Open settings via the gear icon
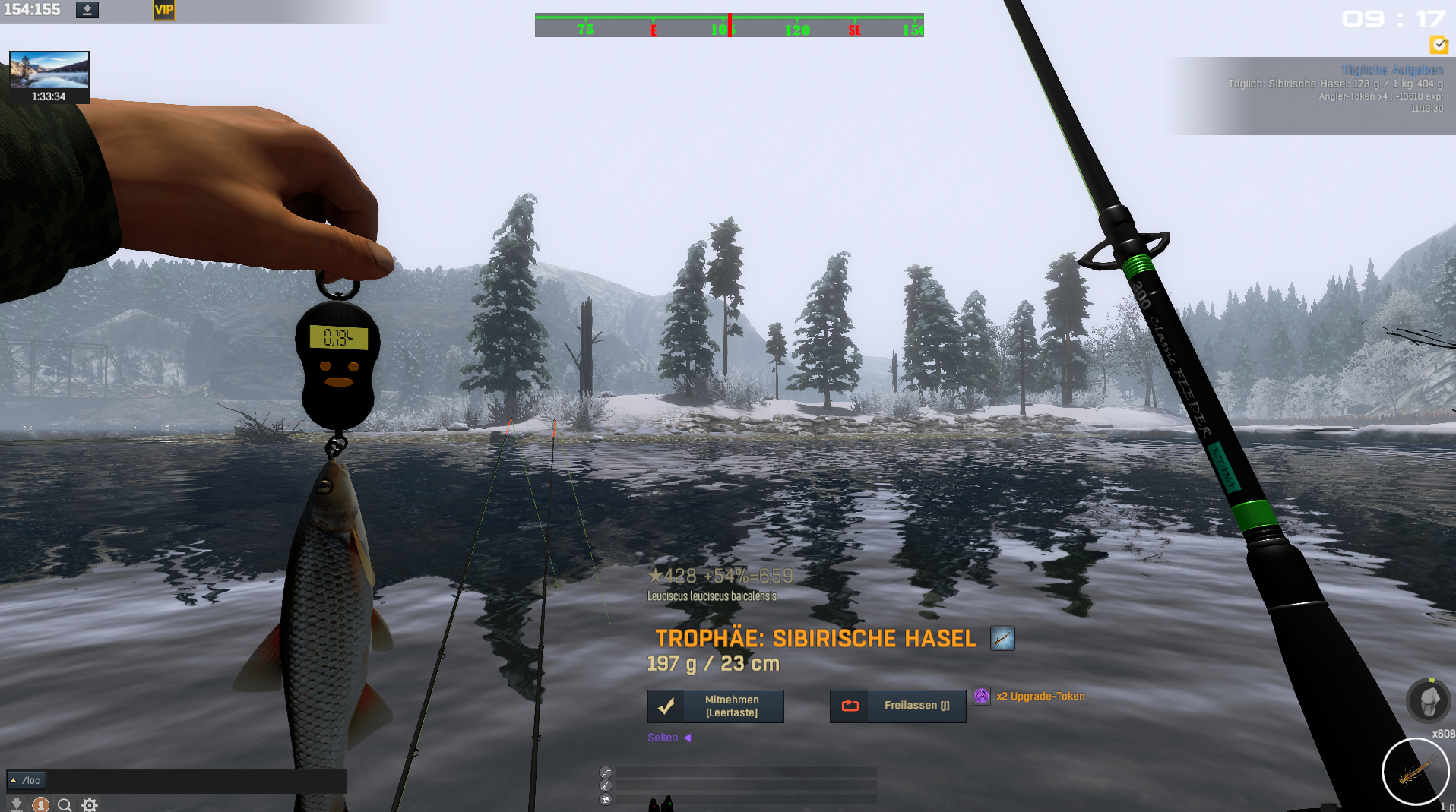Image resolution: width=1456 pixels, height=812 pixels. (90, 804)
